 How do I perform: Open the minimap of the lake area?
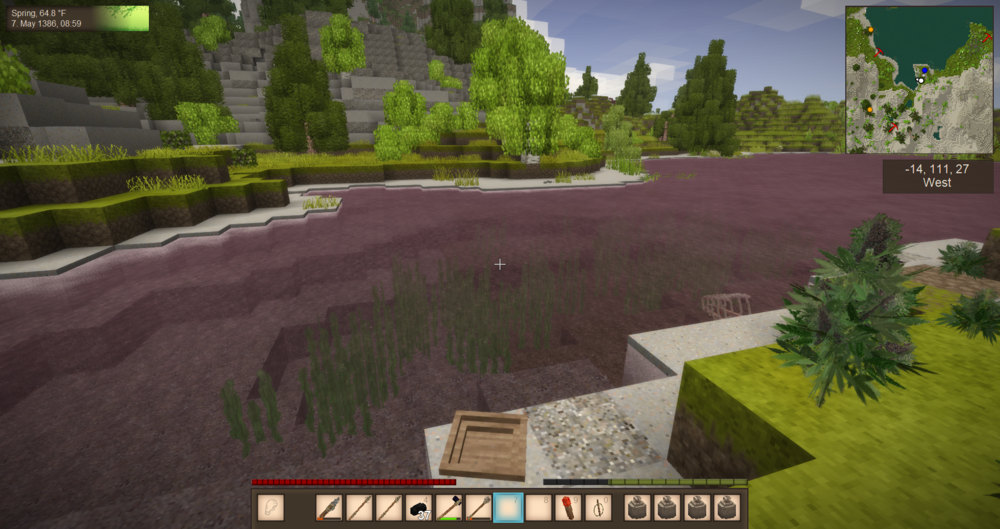pos(920,79)
